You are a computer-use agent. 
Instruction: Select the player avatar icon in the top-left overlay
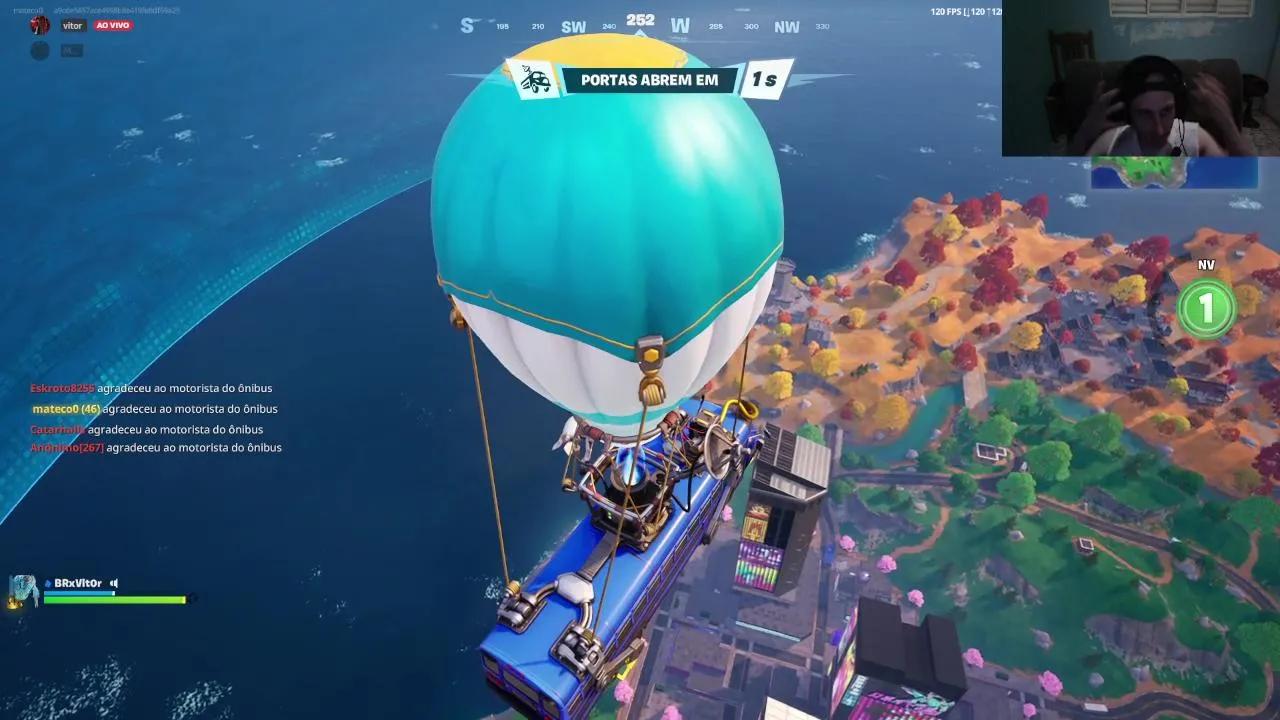(39, 26)
